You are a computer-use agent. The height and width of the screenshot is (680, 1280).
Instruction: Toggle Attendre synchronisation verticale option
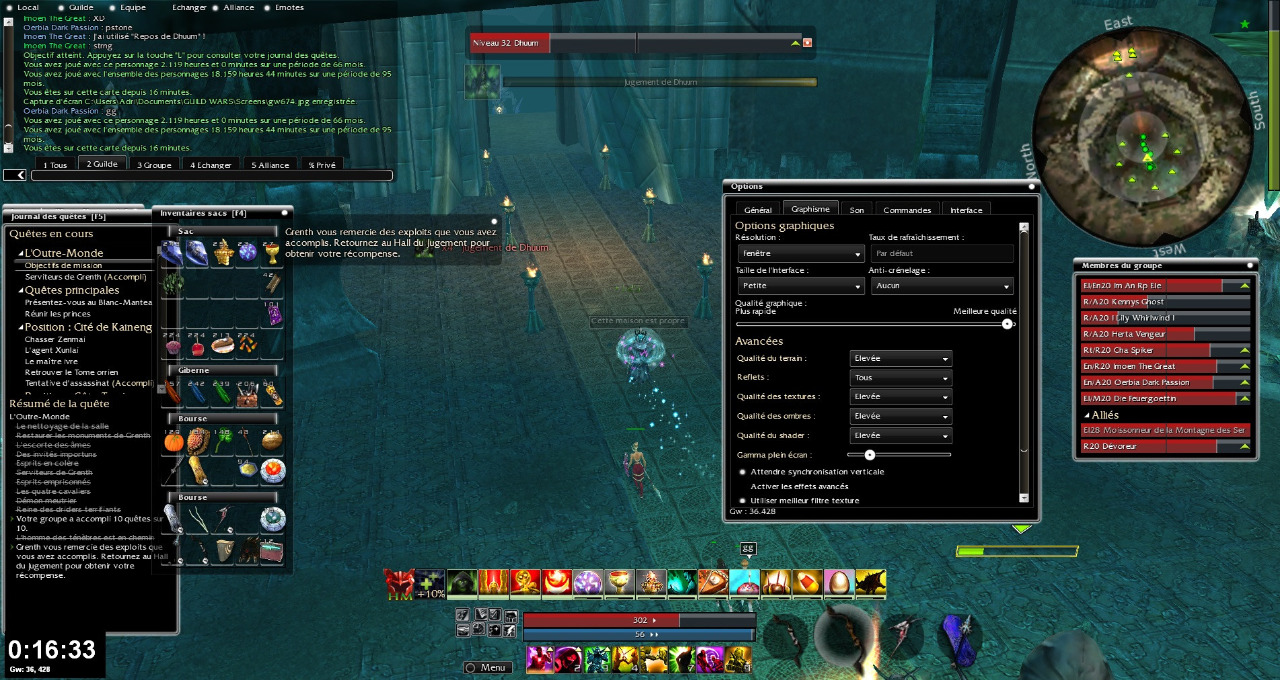[742, 471]
